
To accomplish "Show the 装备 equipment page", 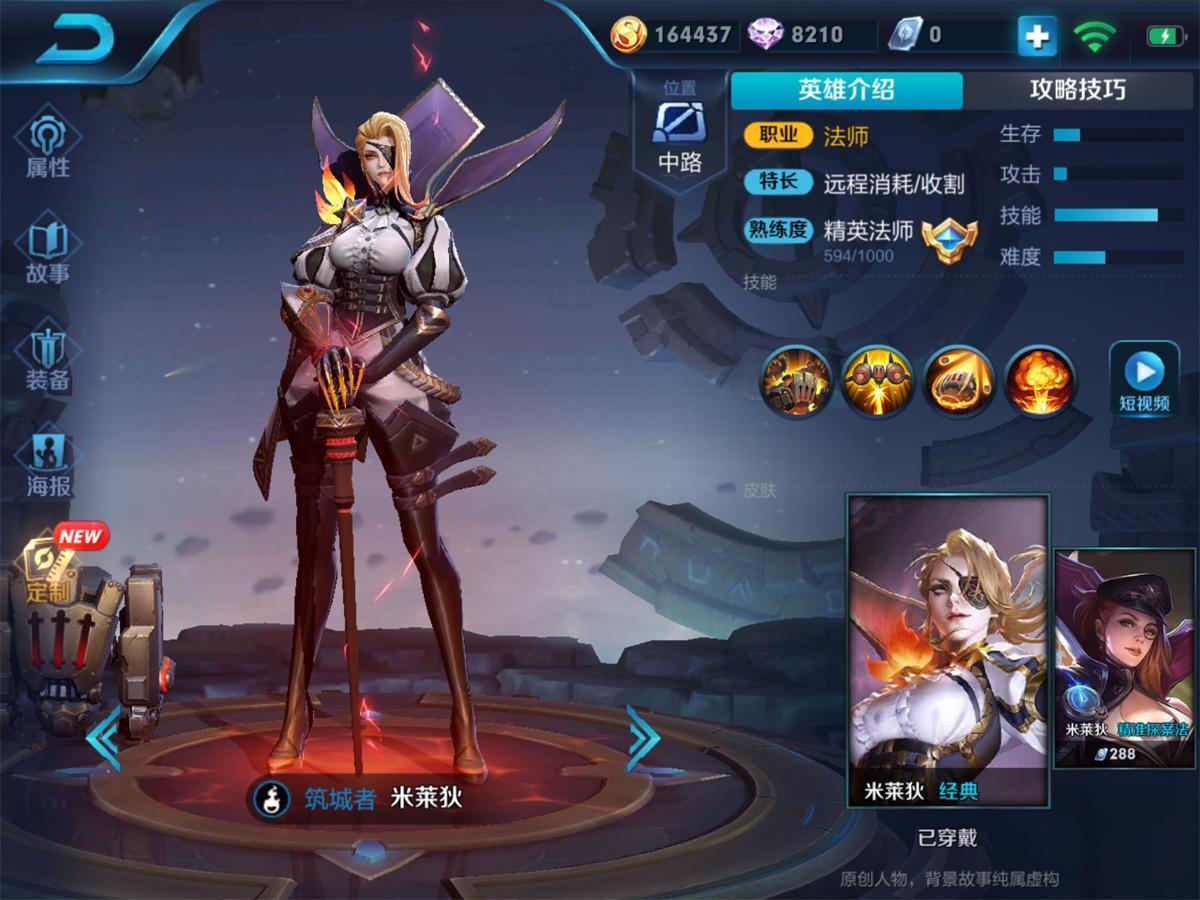I will click(48, 359).
